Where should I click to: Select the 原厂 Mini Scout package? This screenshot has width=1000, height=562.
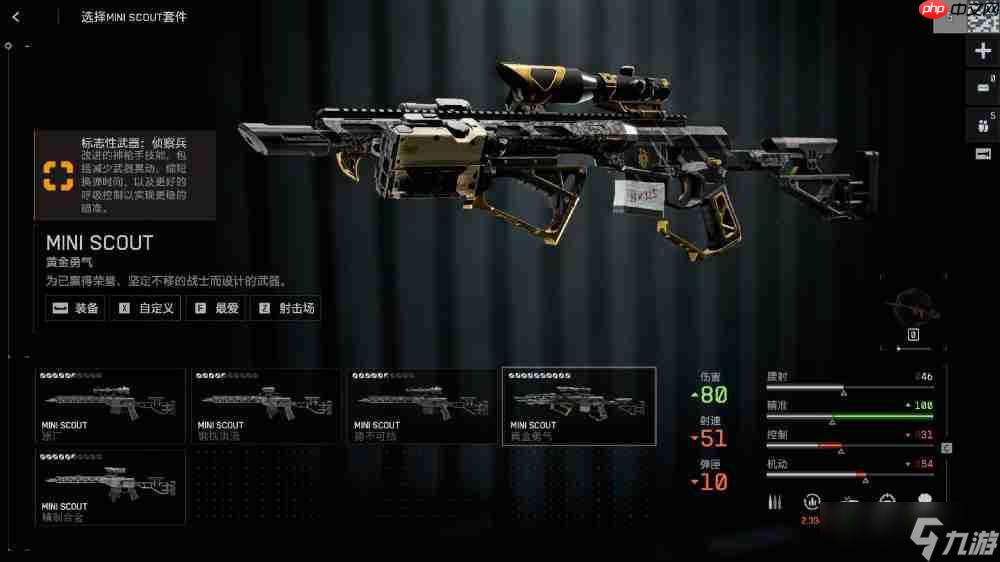point(111,406)
